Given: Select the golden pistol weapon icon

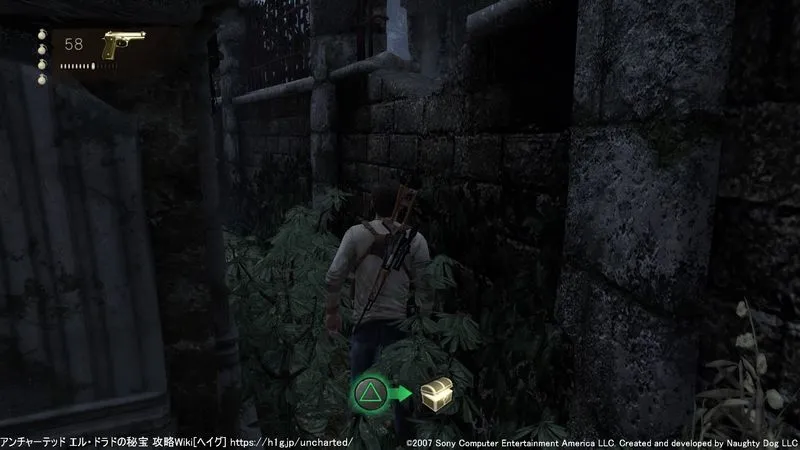Looking at the screenshot, I should pyautogui.click(x=123, y=45).
